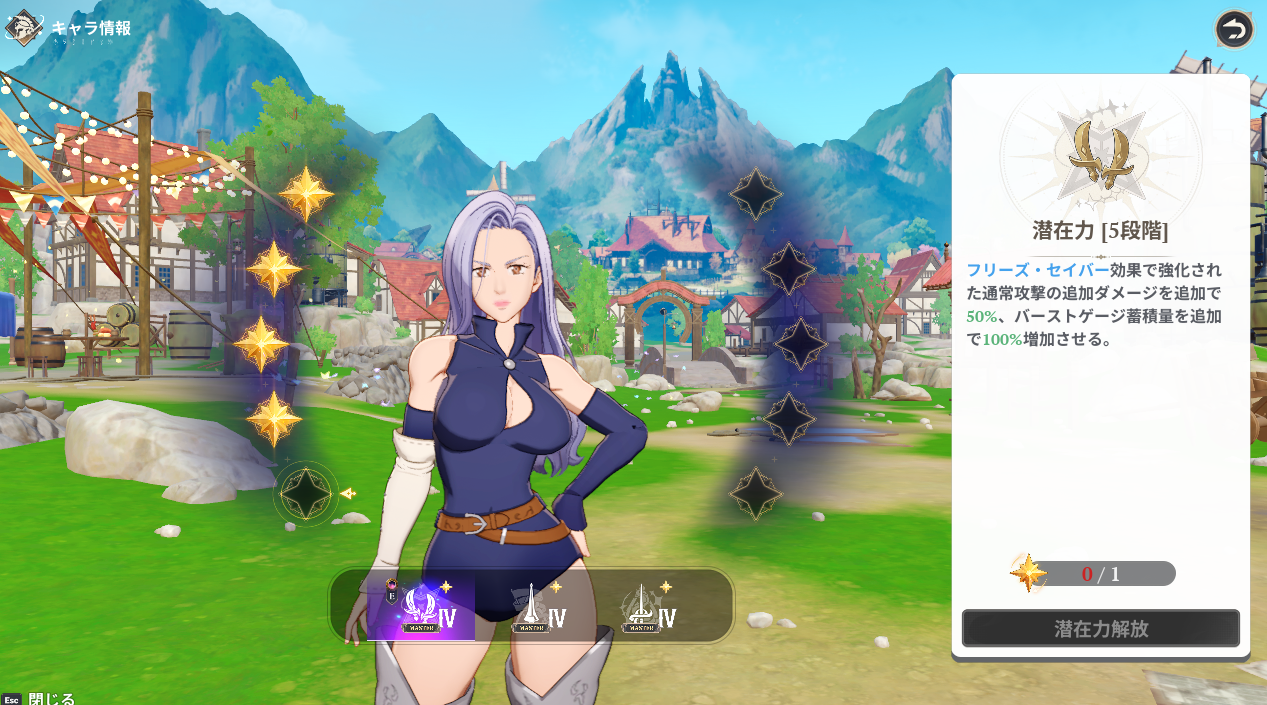Open the キャラ情報 character info icon

(24, 28)
